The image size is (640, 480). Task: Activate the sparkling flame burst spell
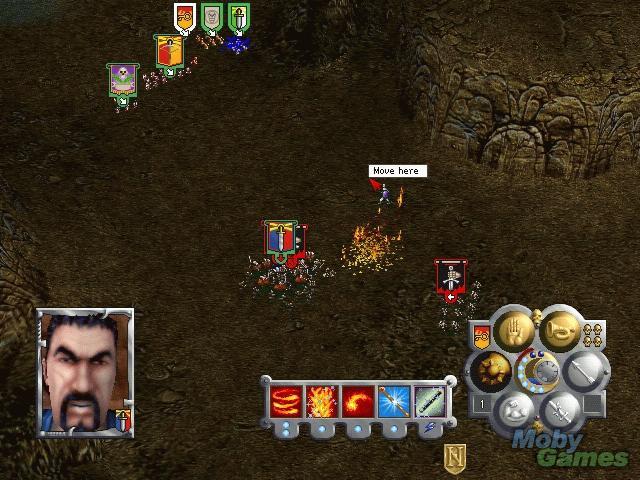(322, 402)
